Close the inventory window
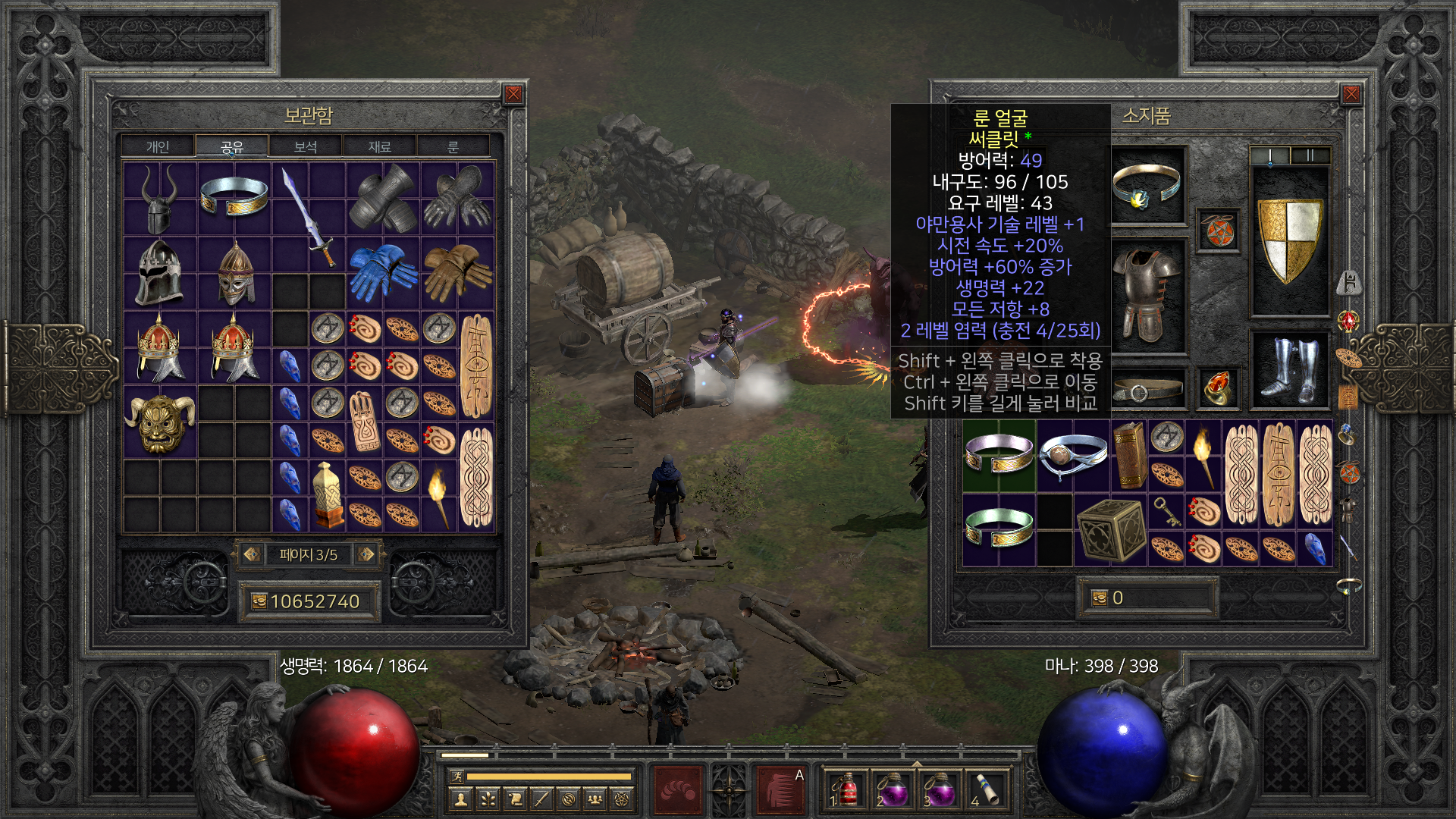Viewport: 1456px width, 819px height. 1351,94
